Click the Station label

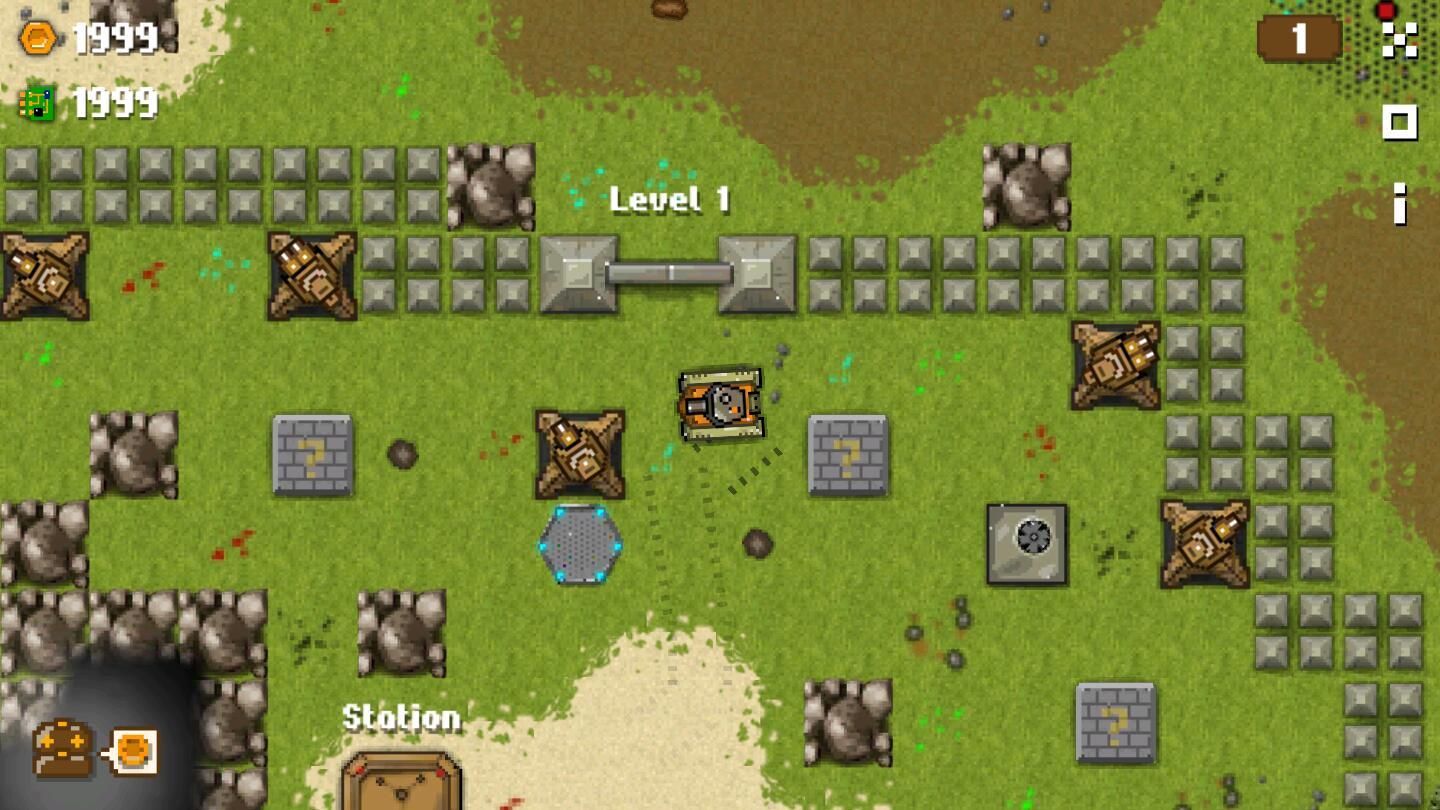coord(400,718)
